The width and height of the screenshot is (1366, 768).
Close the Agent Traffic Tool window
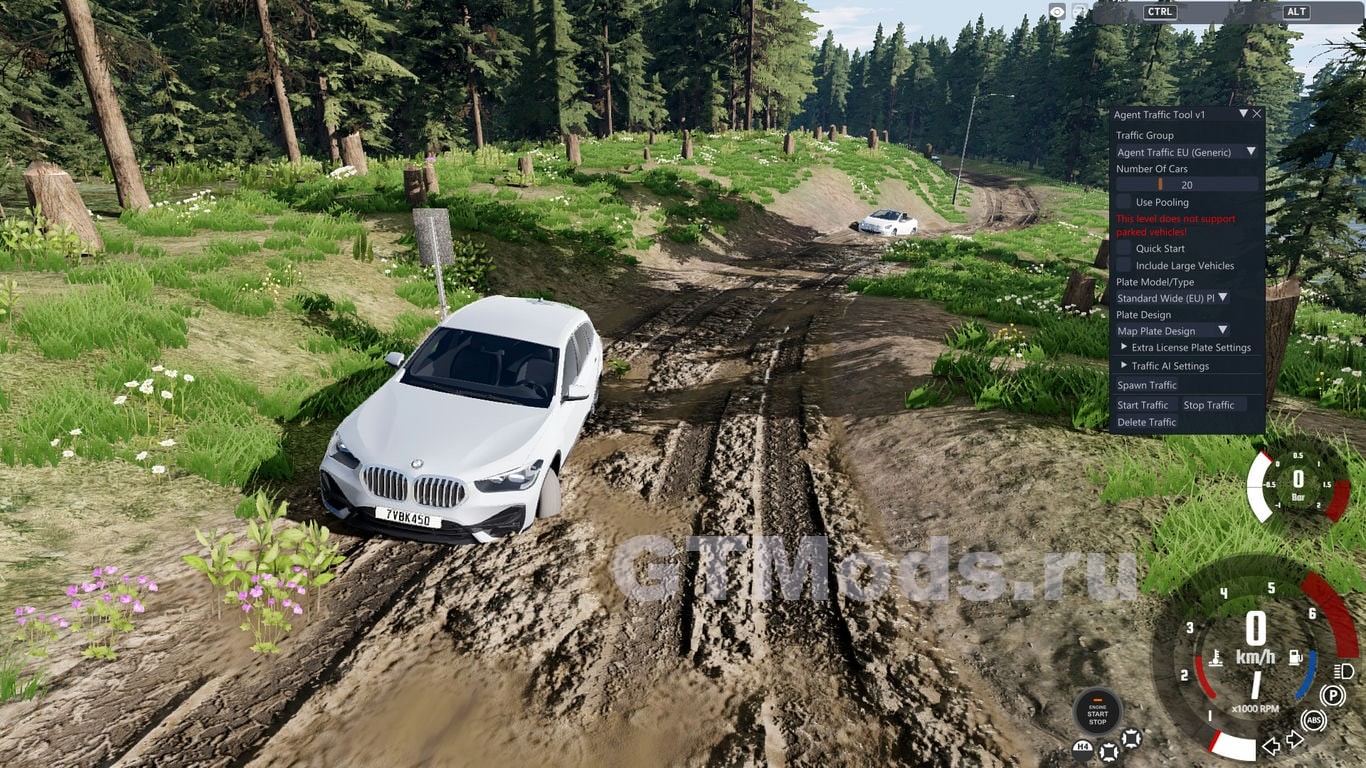[1257, 114]
